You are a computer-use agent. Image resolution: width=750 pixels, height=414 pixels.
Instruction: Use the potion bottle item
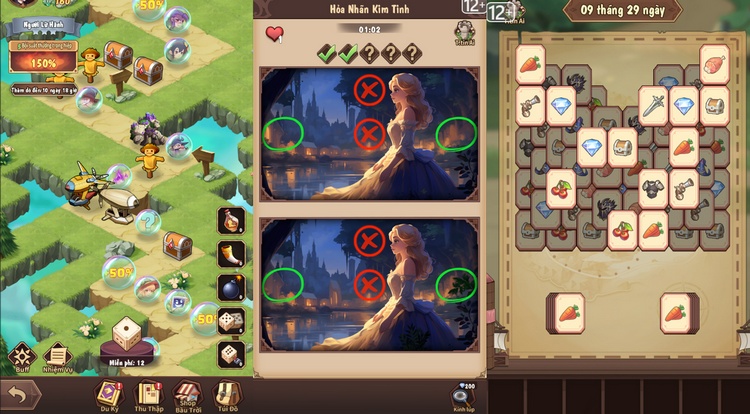[231, 221]
